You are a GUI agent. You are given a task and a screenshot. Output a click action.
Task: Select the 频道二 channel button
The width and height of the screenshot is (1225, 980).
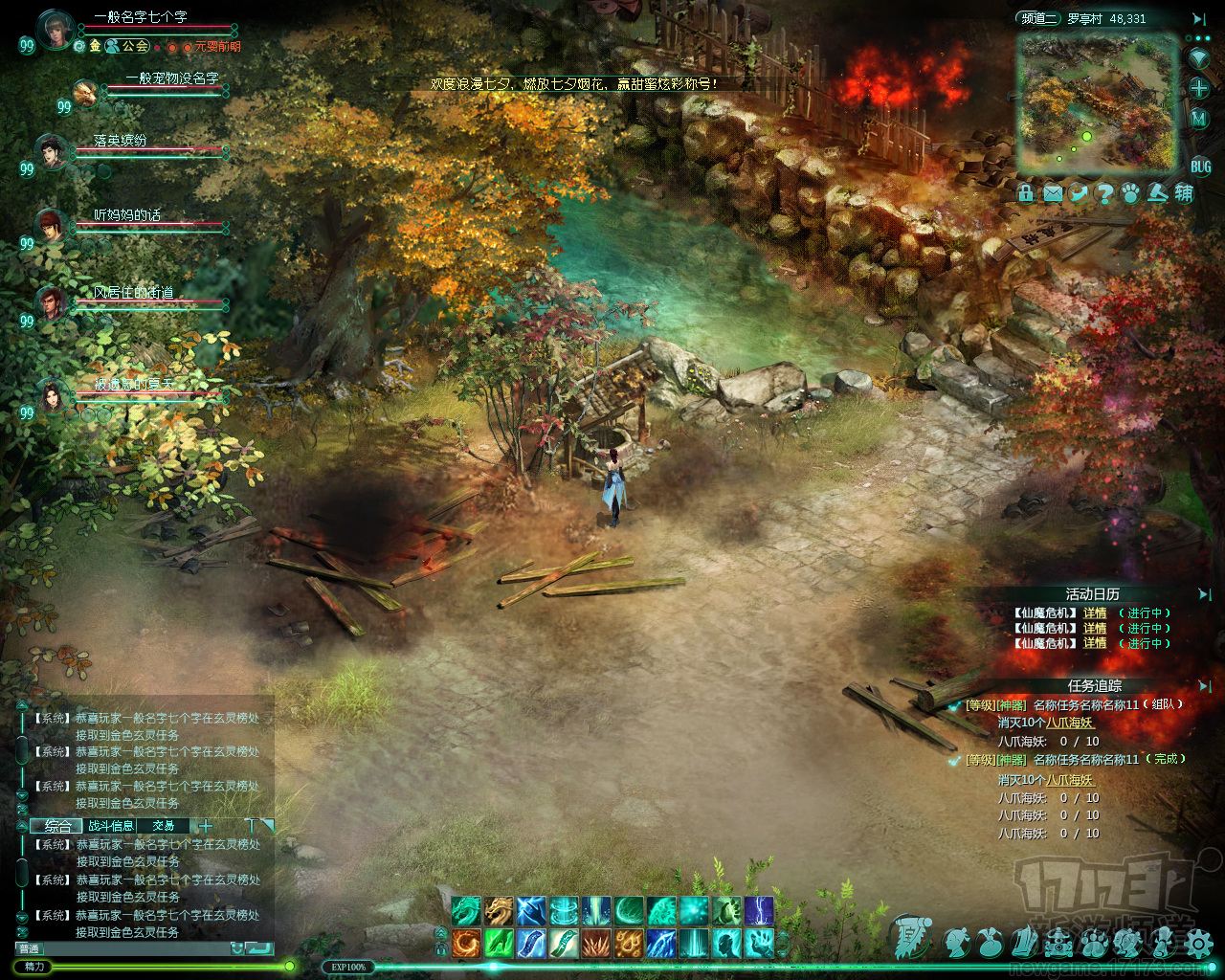(1039, 18)
